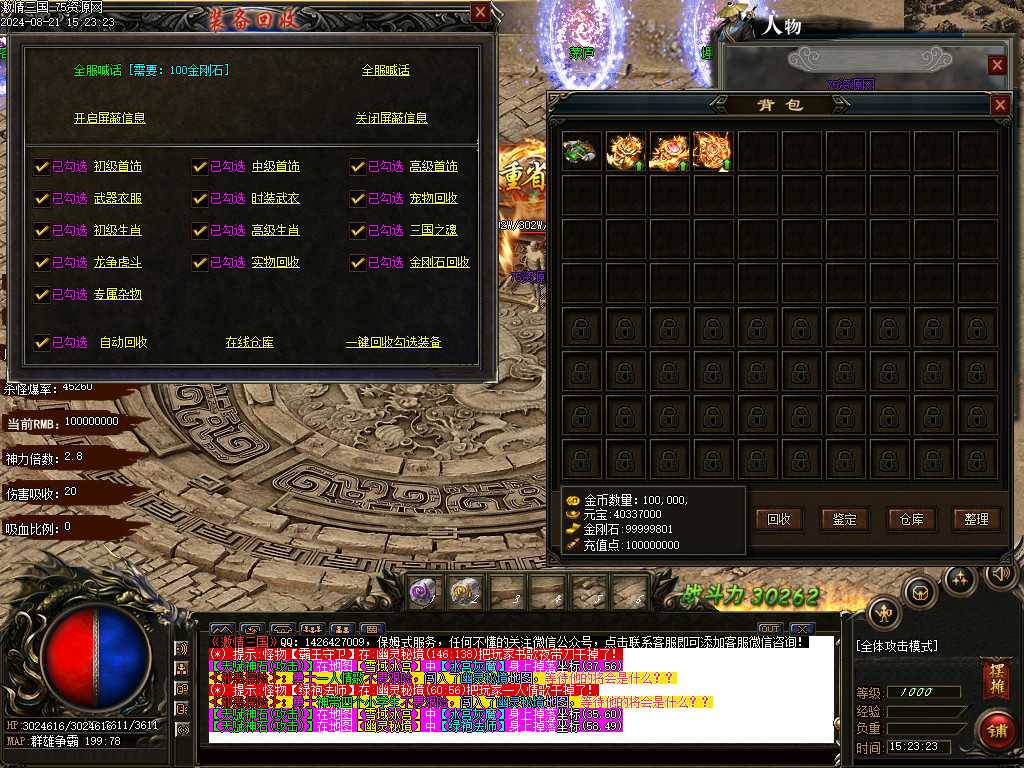1024x768 pixels.
Task: Select 关闭屏蔽信息 to disable message blocking
Action: [391, 118]
